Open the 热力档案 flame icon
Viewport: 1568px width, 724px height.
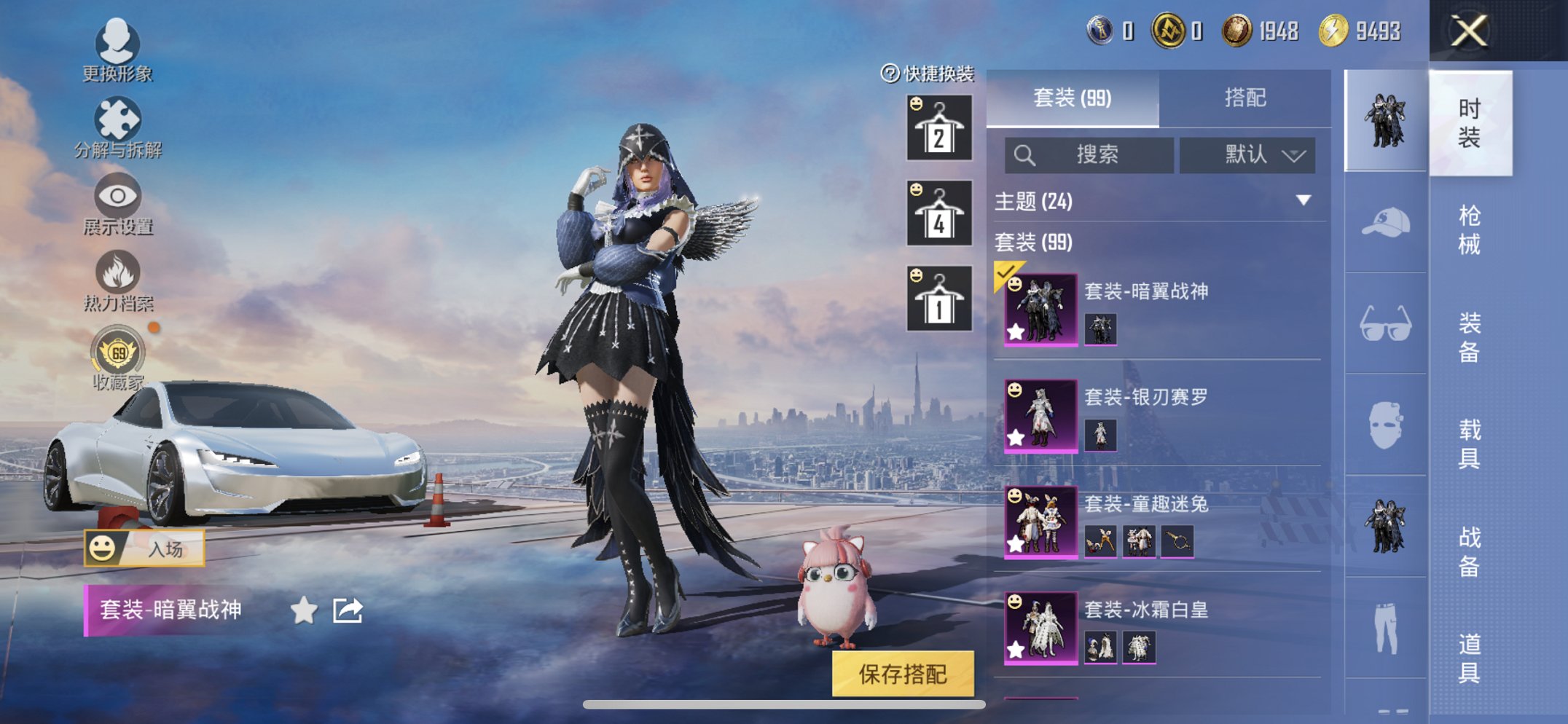tap(119, 272)
